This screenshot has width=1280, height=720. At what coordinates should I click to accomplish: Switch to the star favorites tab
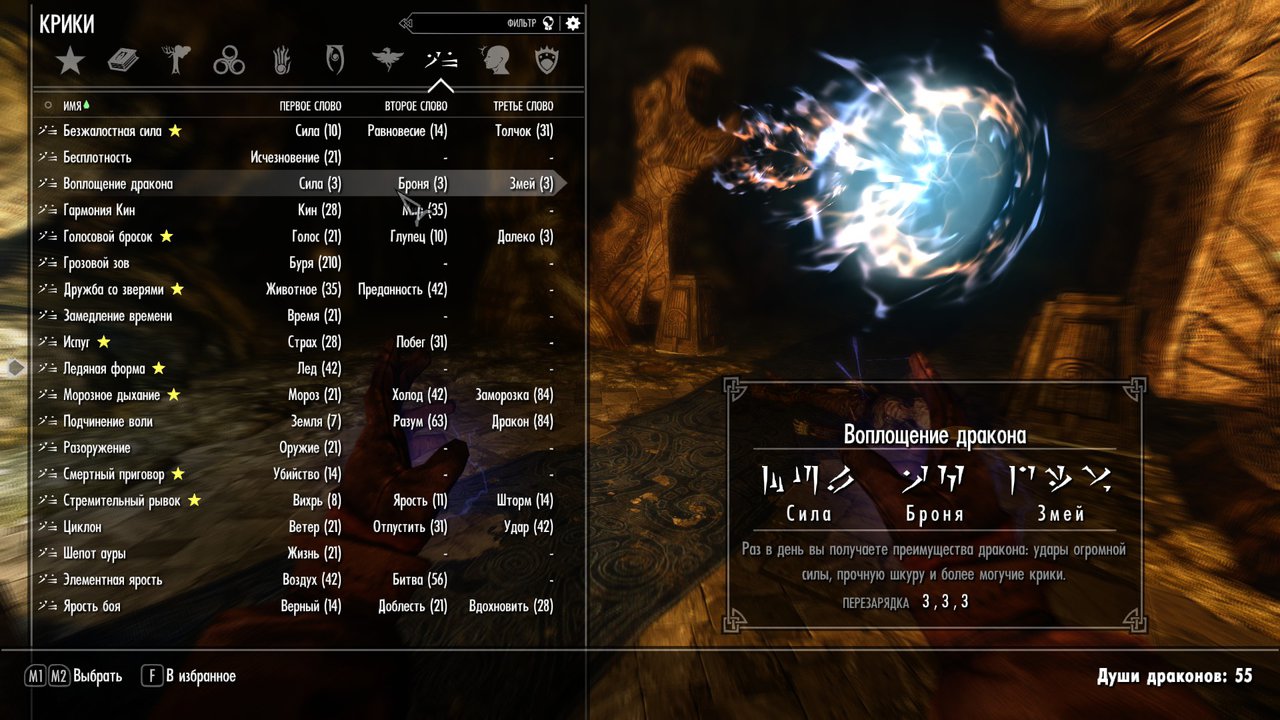point(70,62)
